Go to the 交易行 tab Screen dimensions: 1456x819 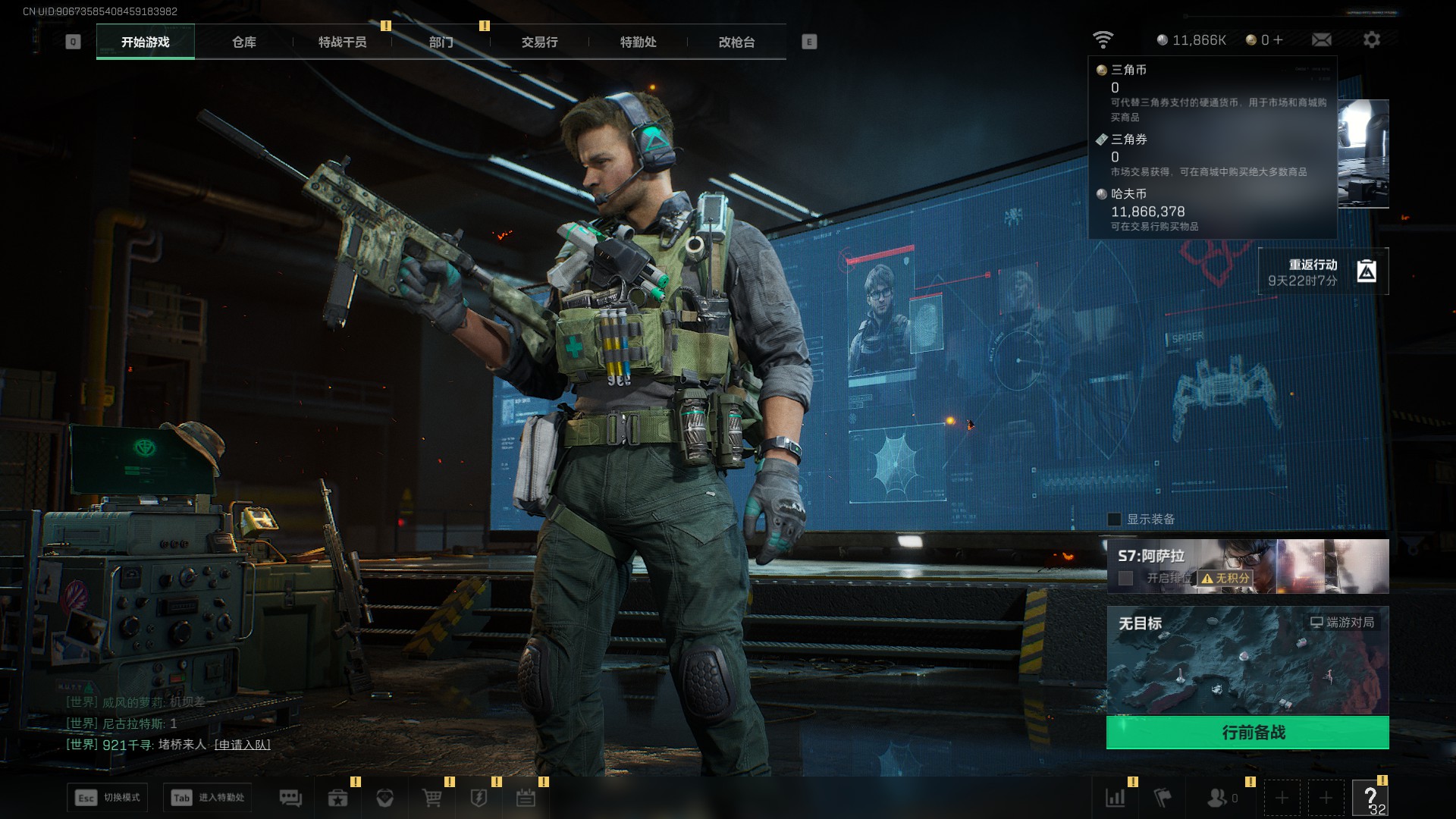pyautogui.click(x=539, y=42)
